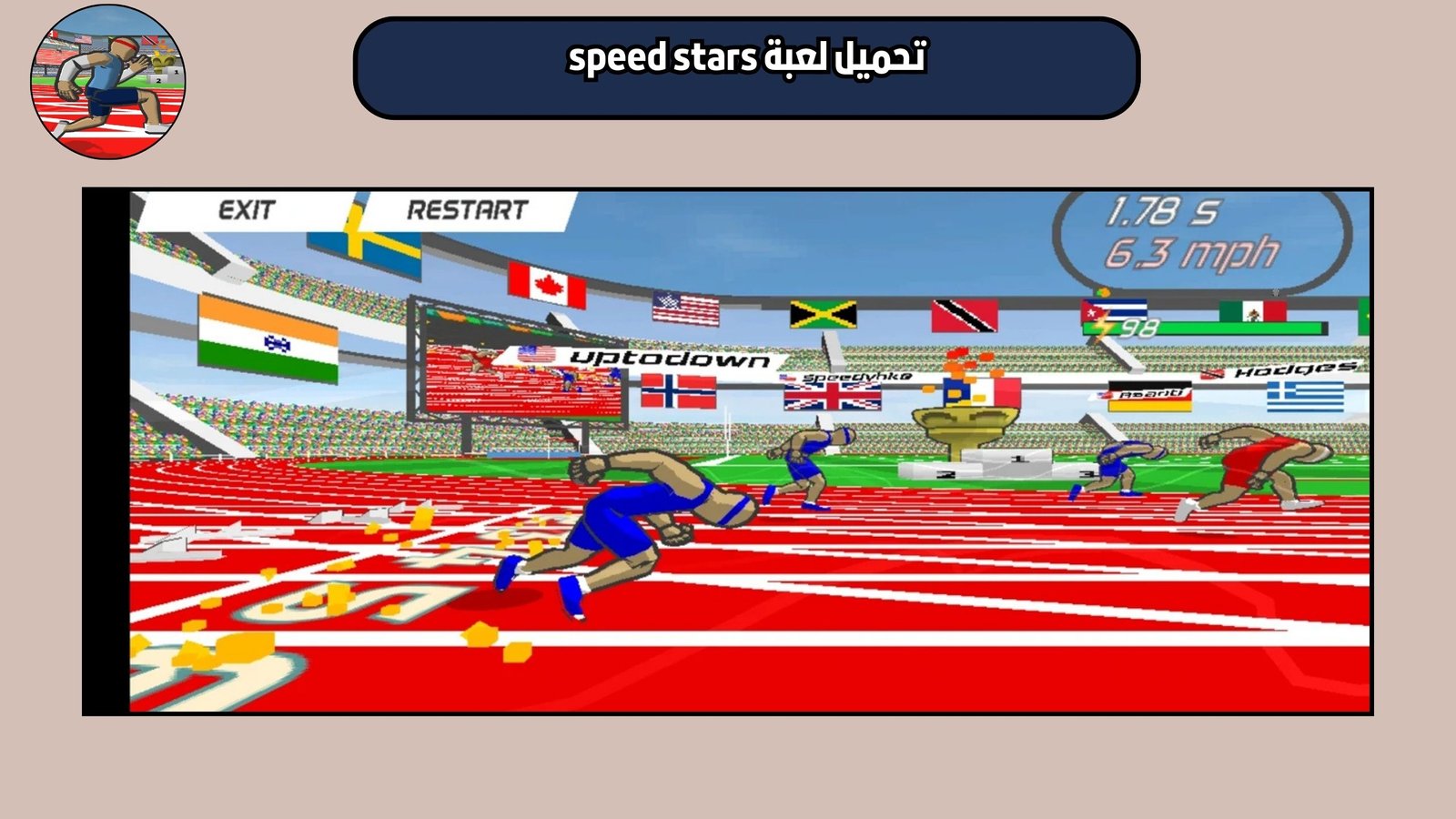
Task: Click the Canada flag on the railing
Action: pos(546,283)
